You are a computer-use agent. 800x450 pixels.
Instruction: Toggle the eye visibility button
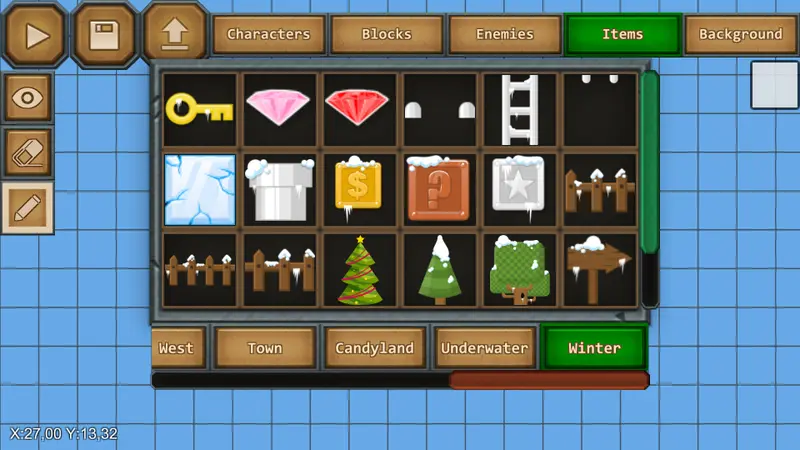[x=29, y=98]
